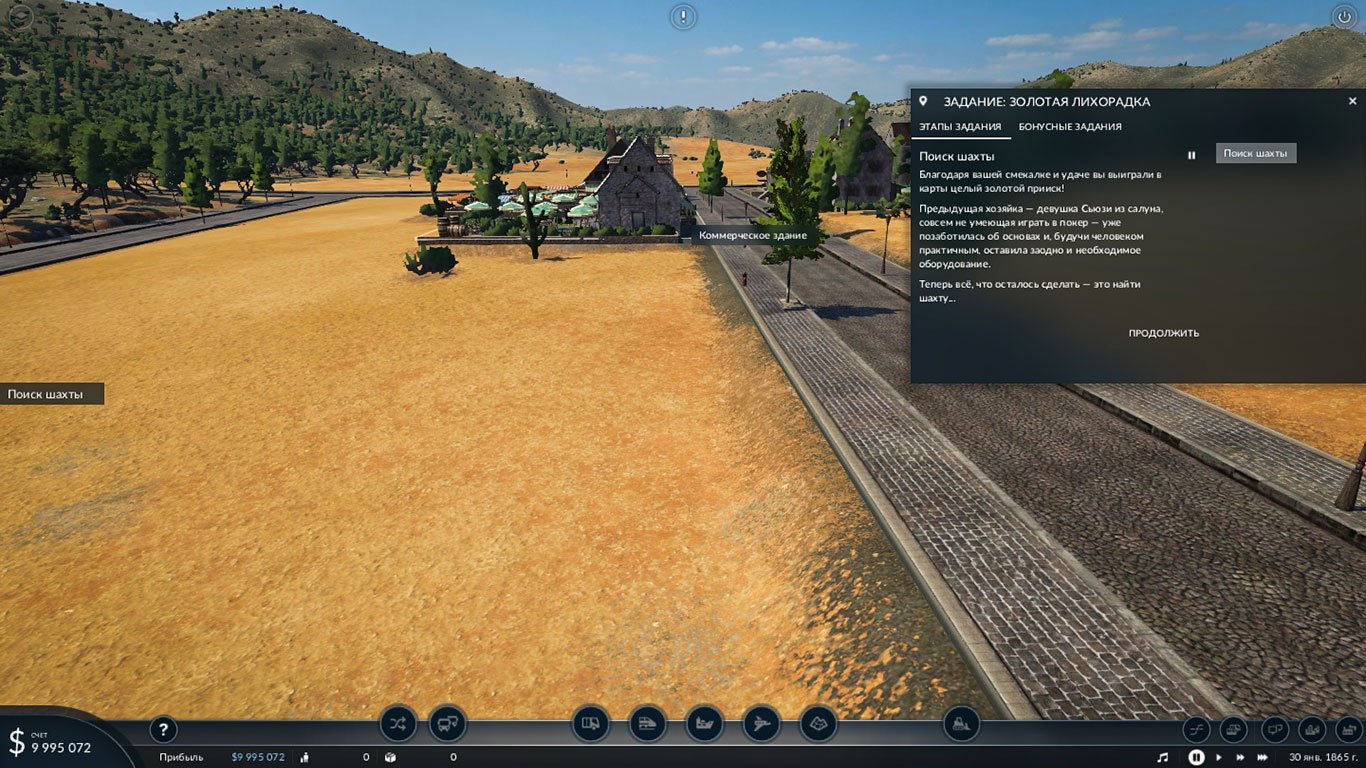The height and width of the screenshot is (768, 1366).
Task: Switch to the БОНУСНЫЕ ЗАДАНИЯ tab
Action: pyautogui.click(x=1069, y=127)
